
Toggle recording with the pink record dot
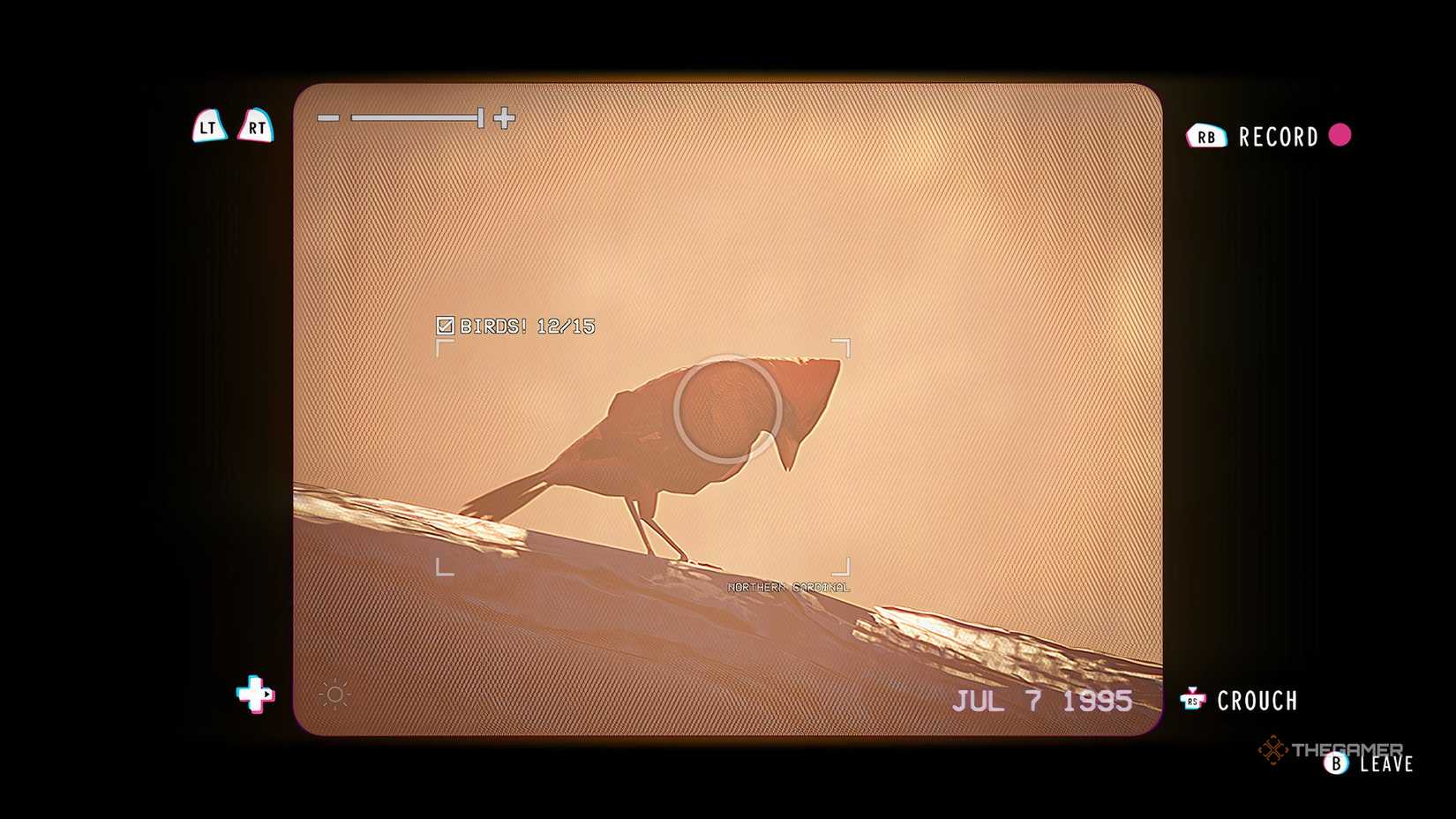point(1343,137)
